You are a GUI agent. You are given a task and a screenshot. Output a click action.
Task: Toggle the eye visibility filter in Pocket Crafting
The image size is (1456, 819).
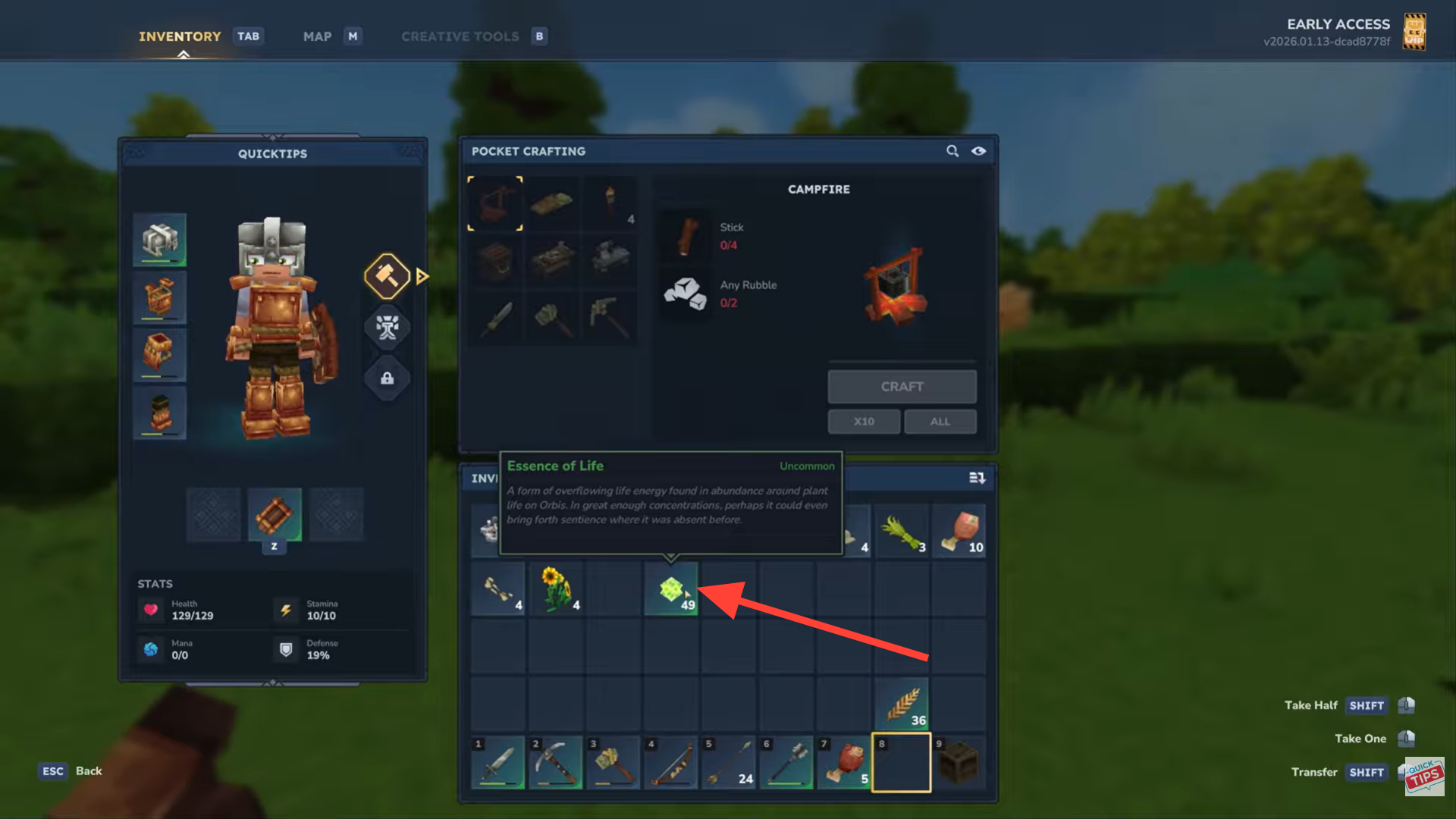978,151
